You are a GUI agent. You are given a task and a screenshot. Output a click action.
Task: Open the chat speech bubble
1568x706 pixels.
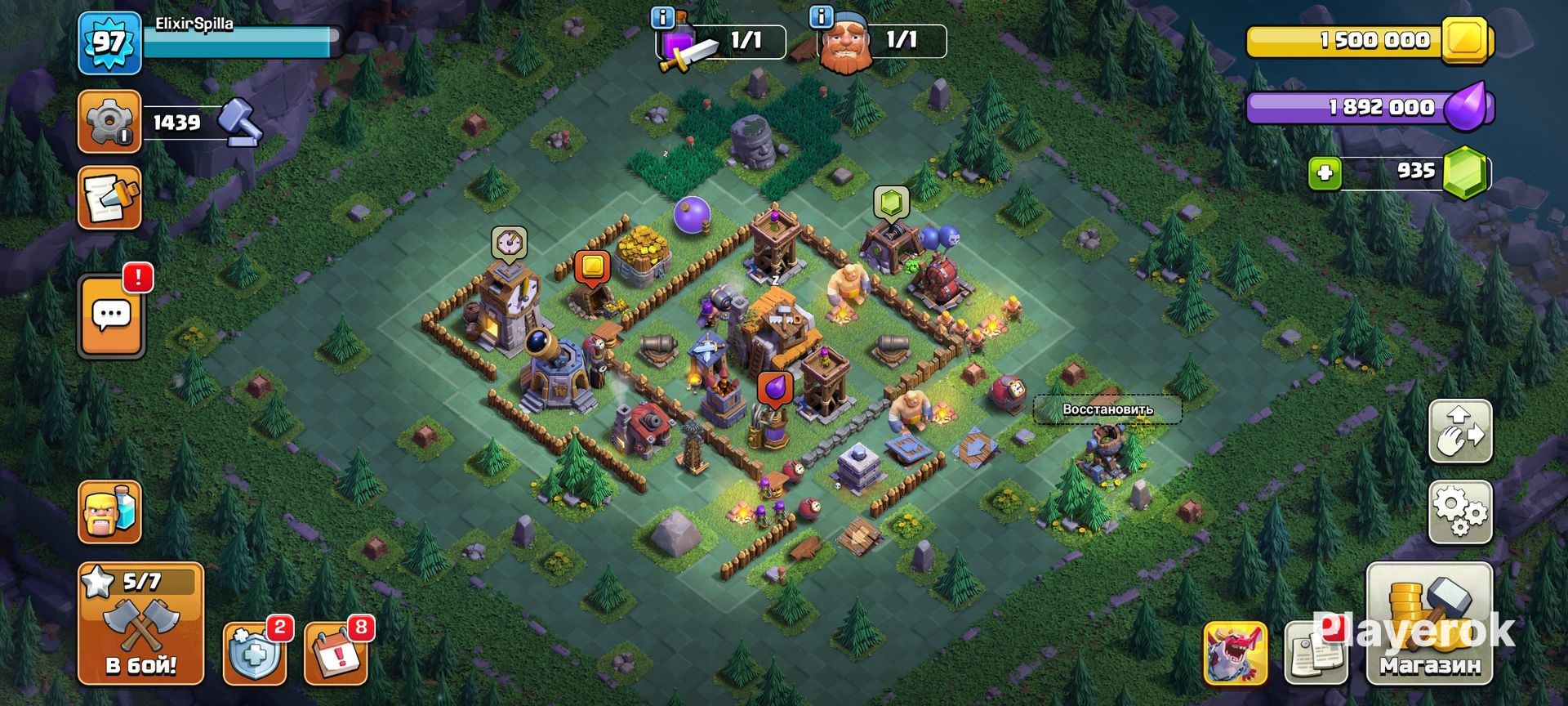click(111, 316)
